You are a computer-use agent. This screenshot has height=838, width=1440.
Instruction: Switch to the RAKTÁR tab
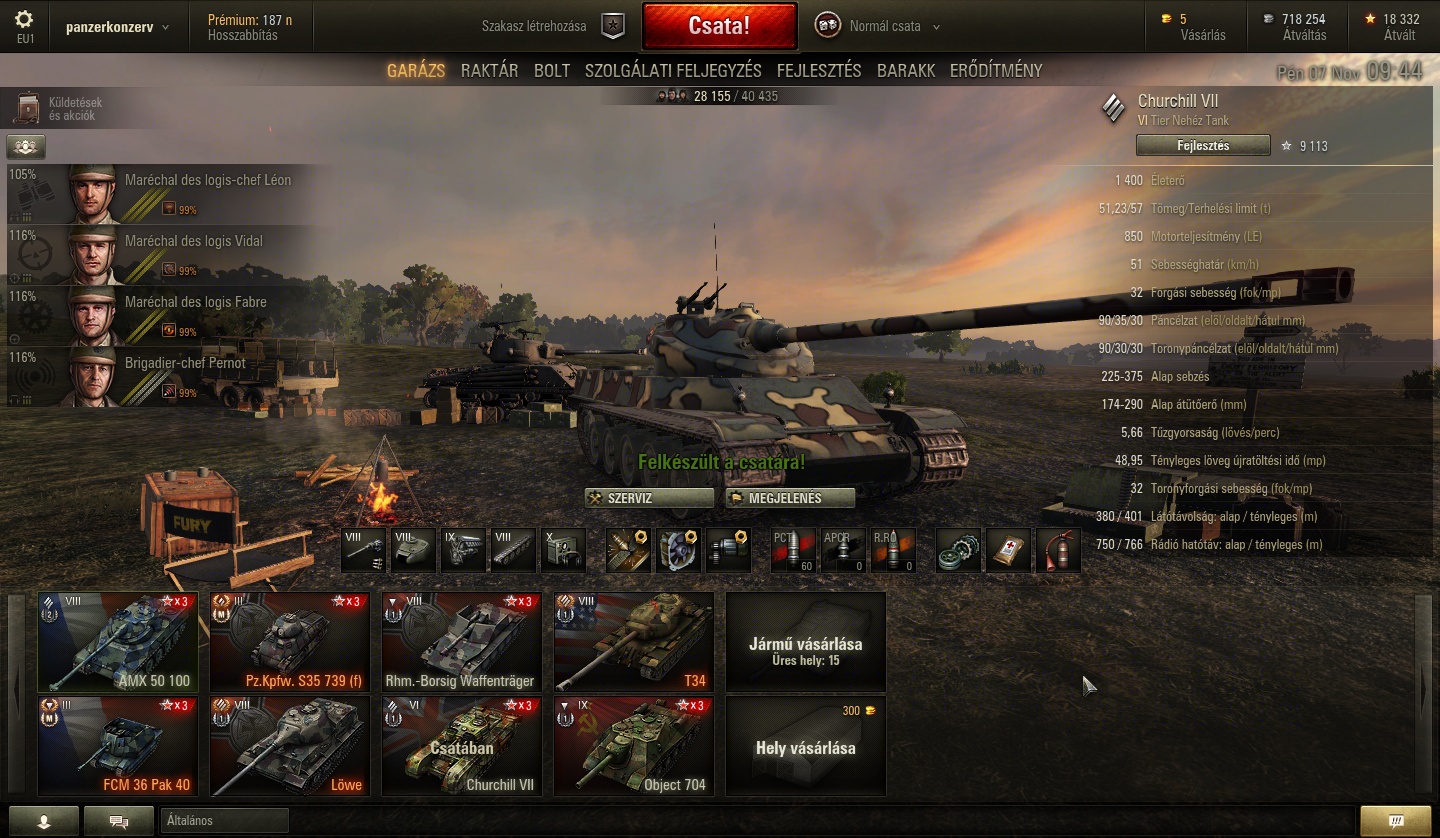(x=489, y=71)
